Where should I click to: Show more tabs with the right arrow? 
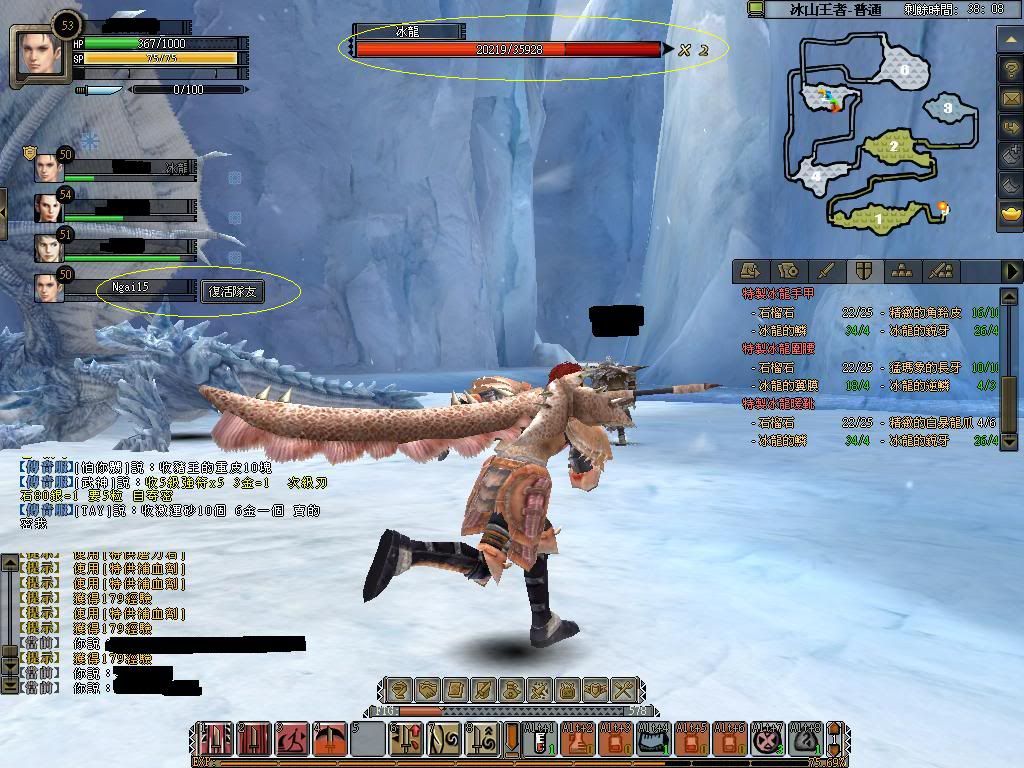pyautogui.click(x=1011, y=270)
